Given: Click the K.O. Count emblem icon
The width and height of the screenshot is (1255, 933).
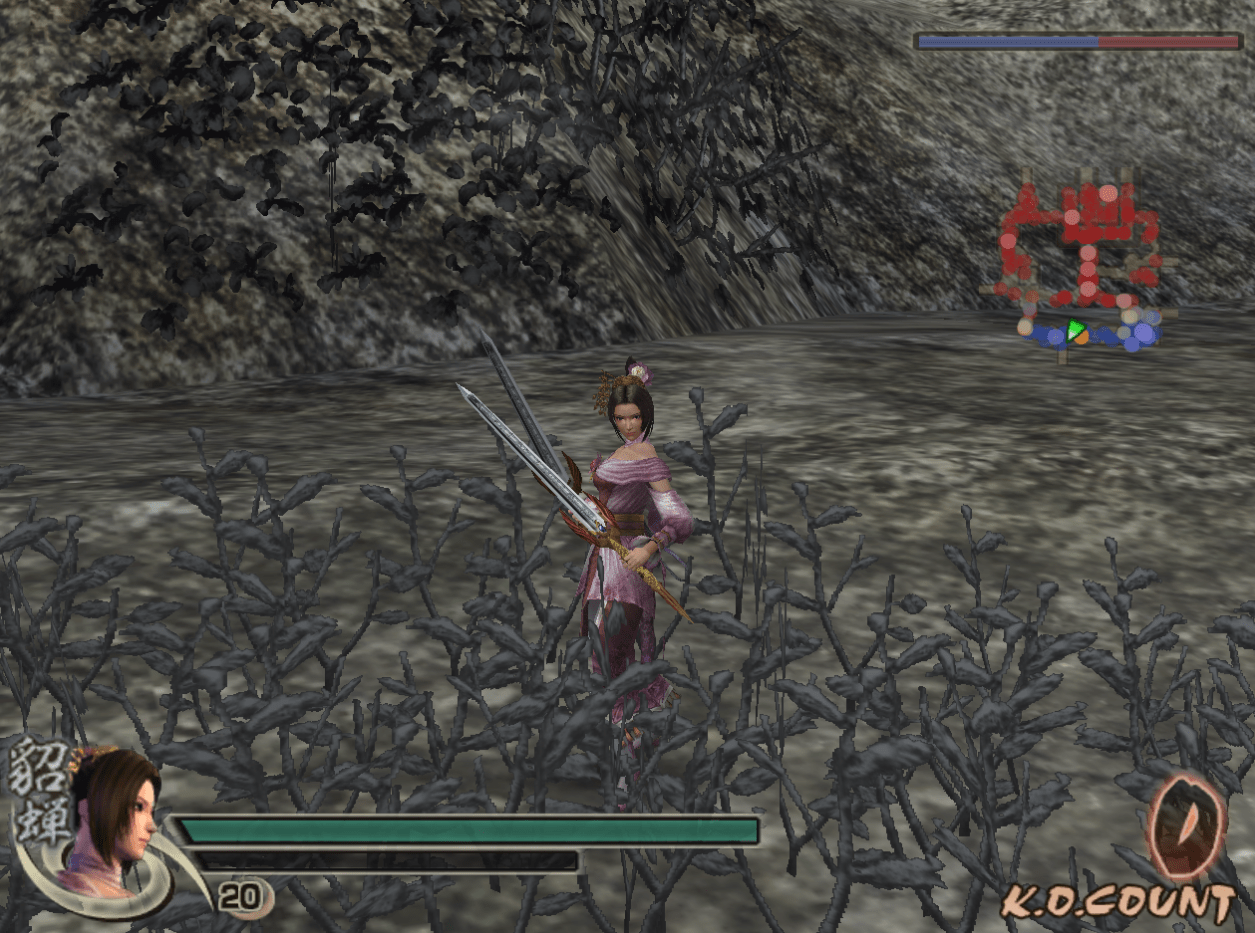Looking at the screenshot, I should [x=1186, y=828].
